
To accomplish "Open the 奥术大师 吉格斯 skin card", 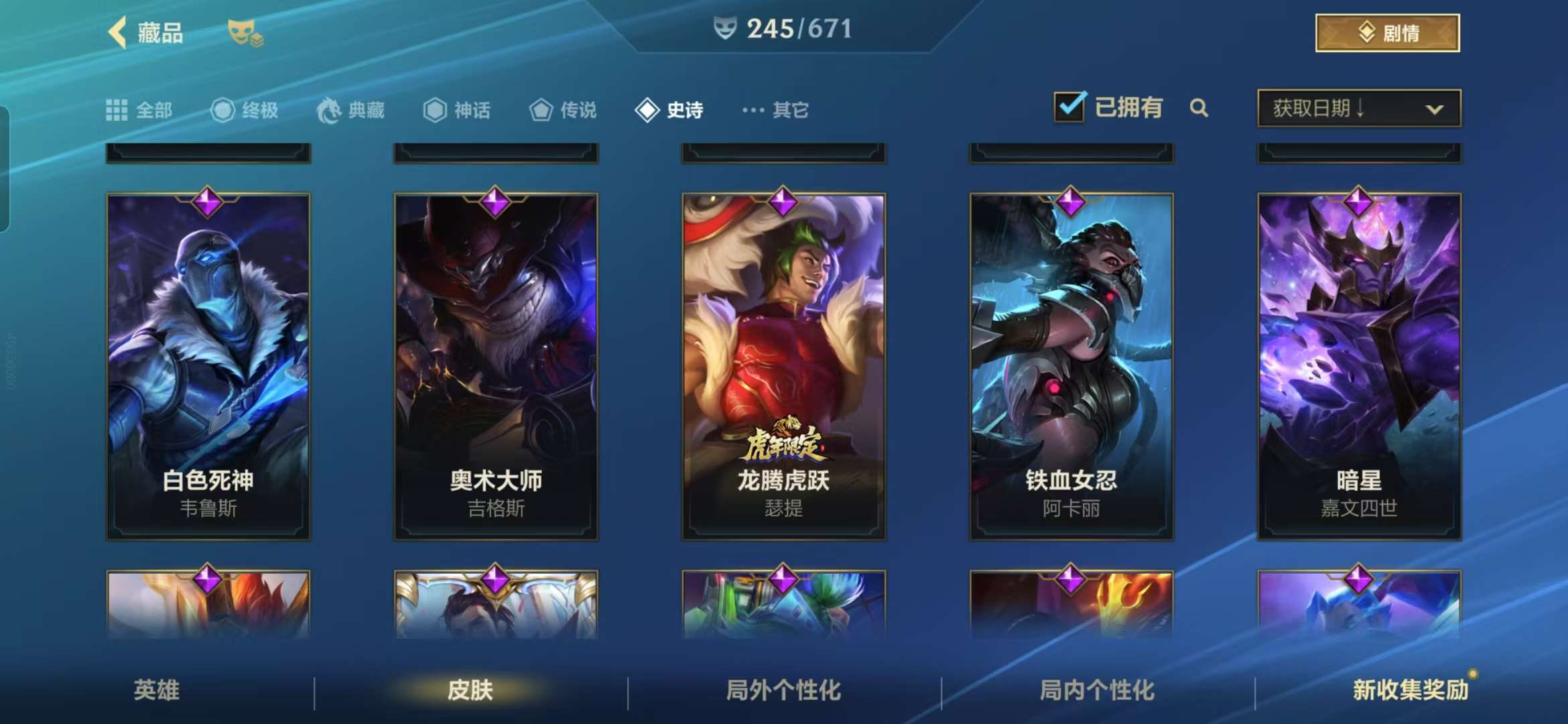I will point(496,366).
